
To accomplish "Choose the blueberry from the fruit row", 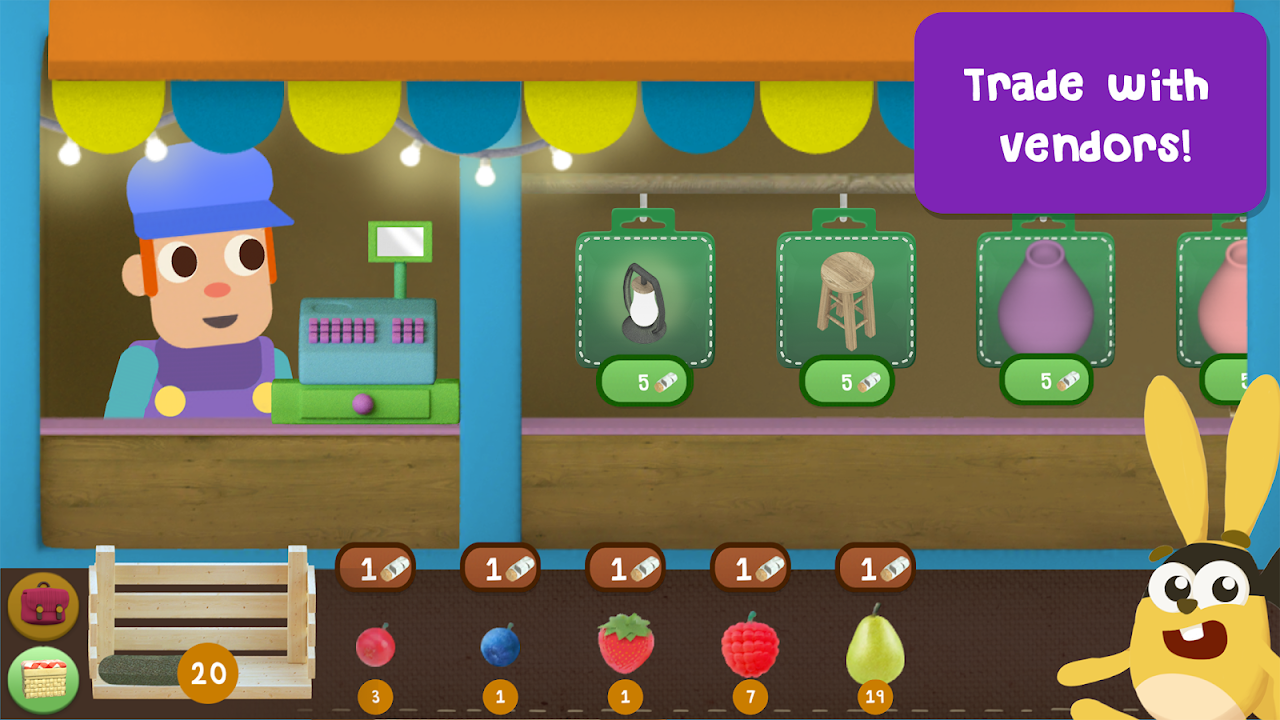I will coord(500,645).
